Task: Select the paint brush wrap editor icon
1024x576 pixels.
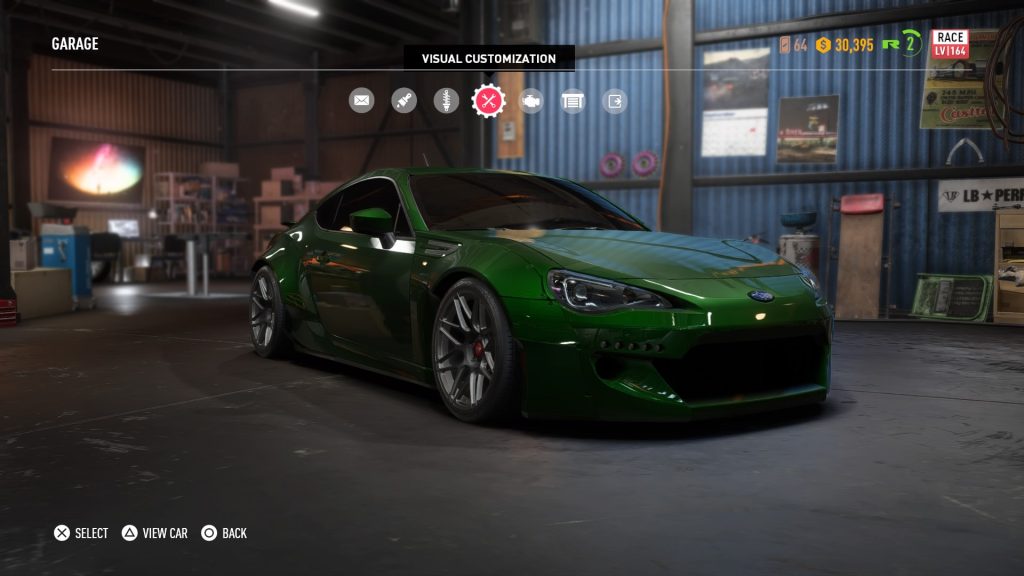Action: tap(404, 100)
